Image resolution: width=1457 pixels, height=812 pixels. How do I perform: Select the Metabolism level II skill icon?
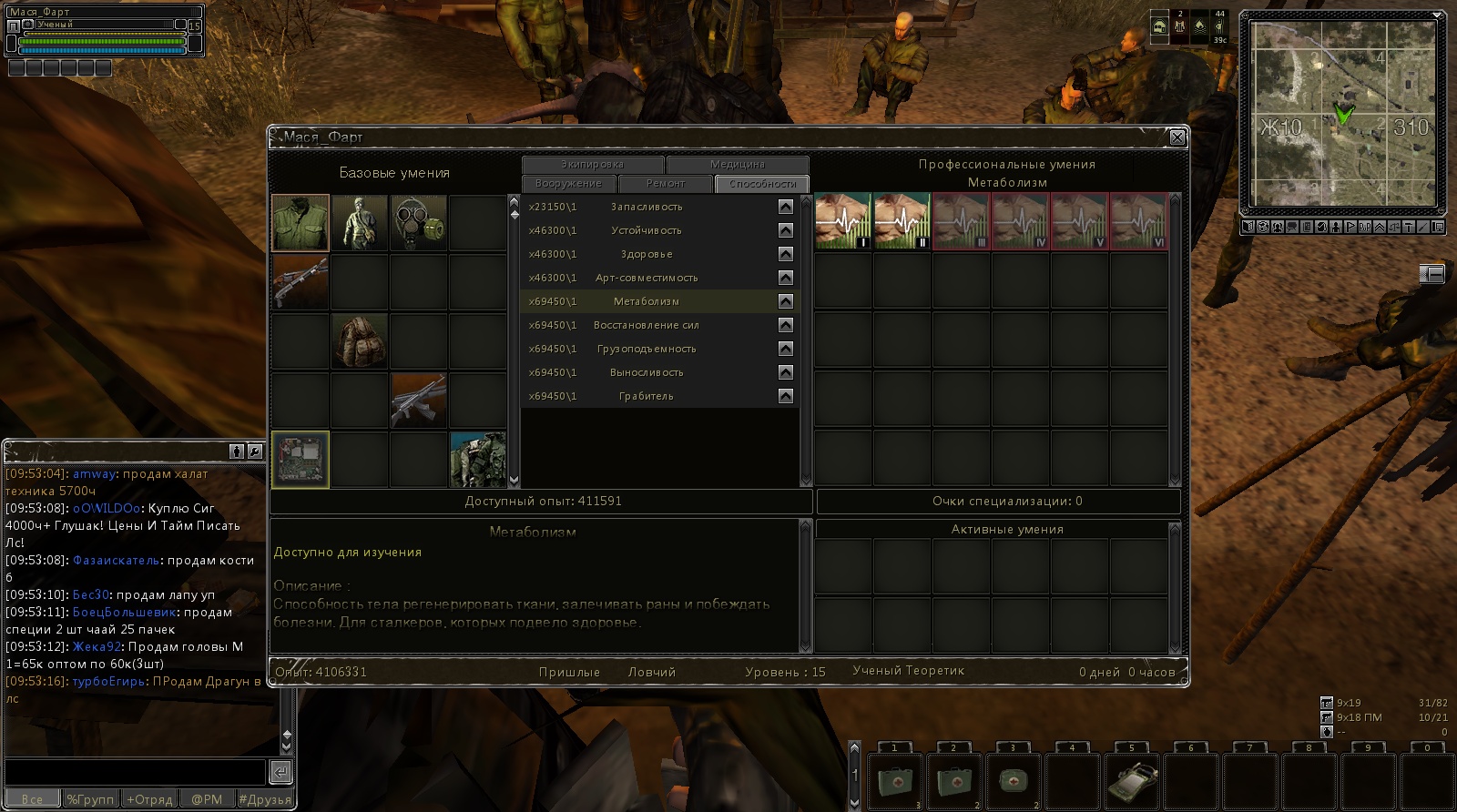pos(902,221)
